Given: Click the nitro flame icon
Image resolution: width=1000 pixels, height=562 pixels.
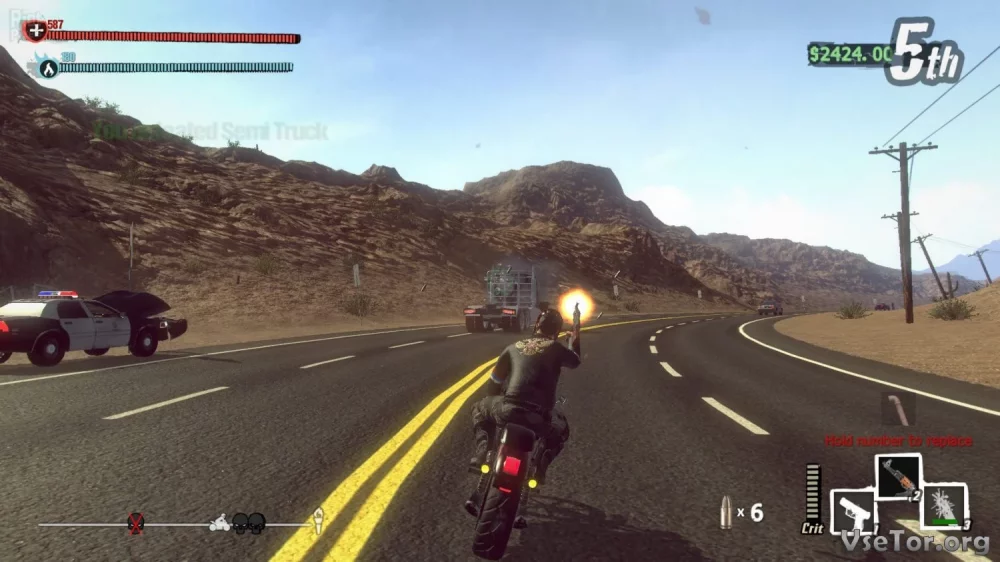Looking at the screenshot, I should pyautogui.click(x=46, y=68).
